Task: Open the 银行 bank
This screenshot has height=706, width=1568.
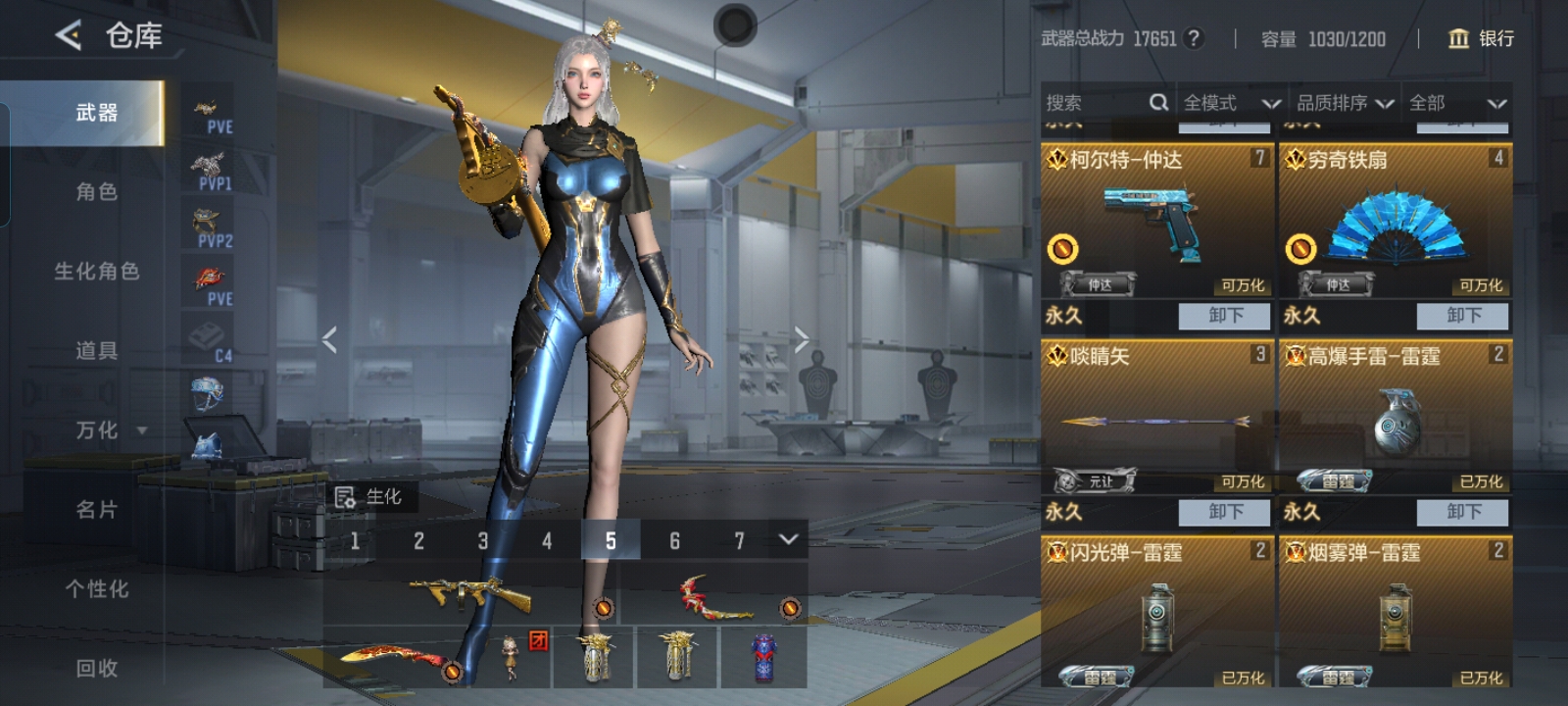Action: (x=1481, y=38)
